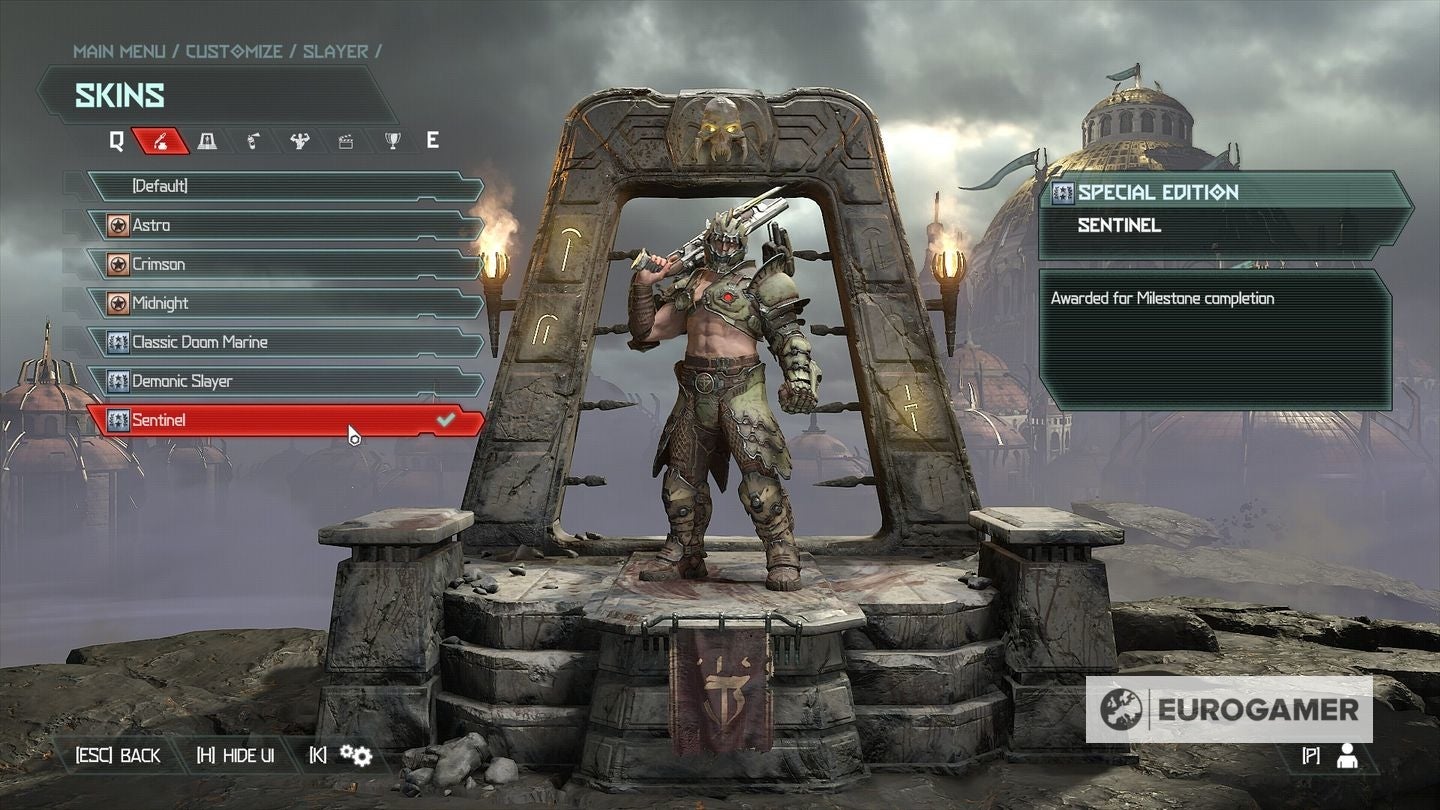Viewport: 1440px width, 810px height.
Task: Open the podium category icon
Action: (x=208, y=141)
